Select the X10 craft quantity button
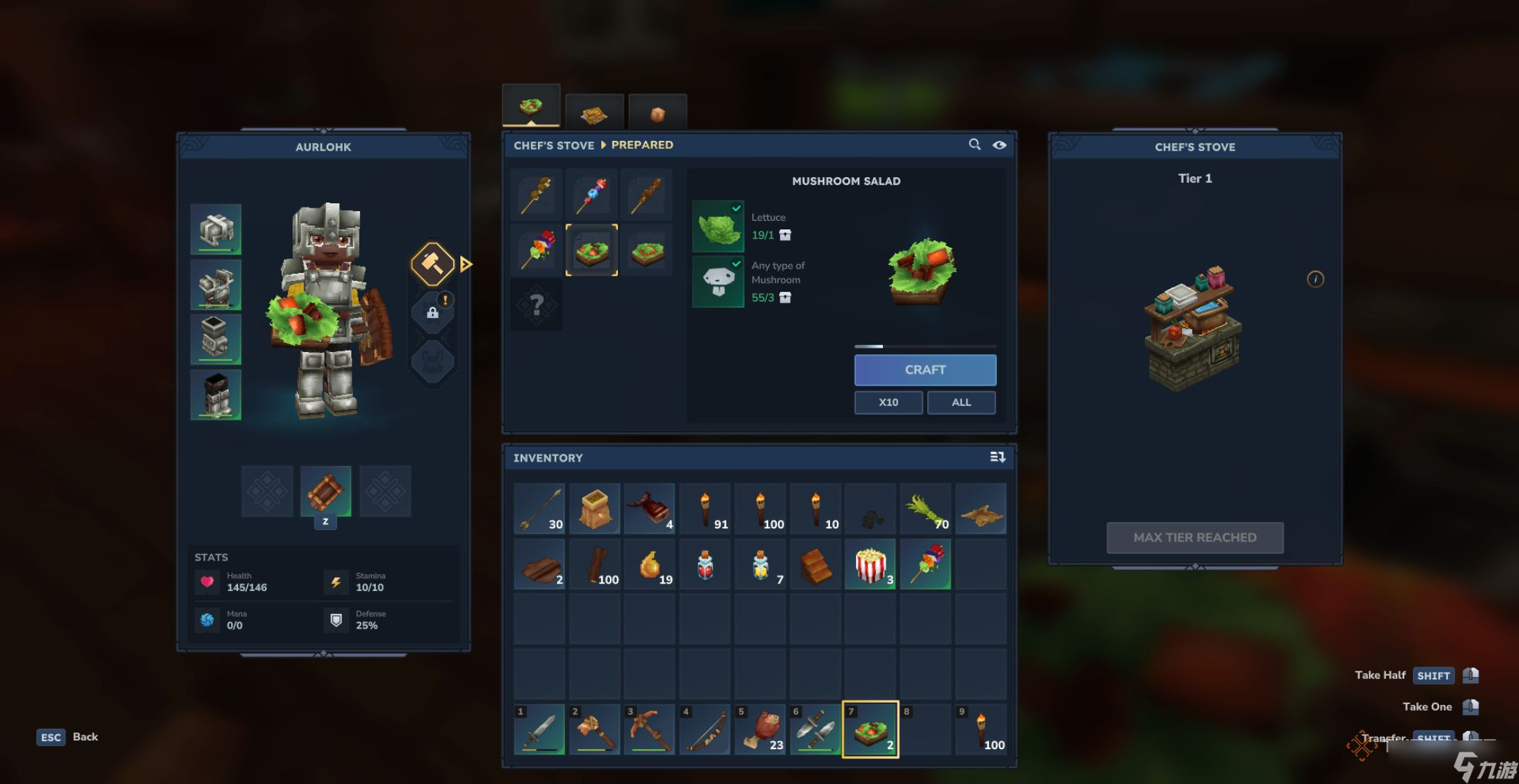The width and height of the screenshot is (1519, 784). tap(888, 402)
